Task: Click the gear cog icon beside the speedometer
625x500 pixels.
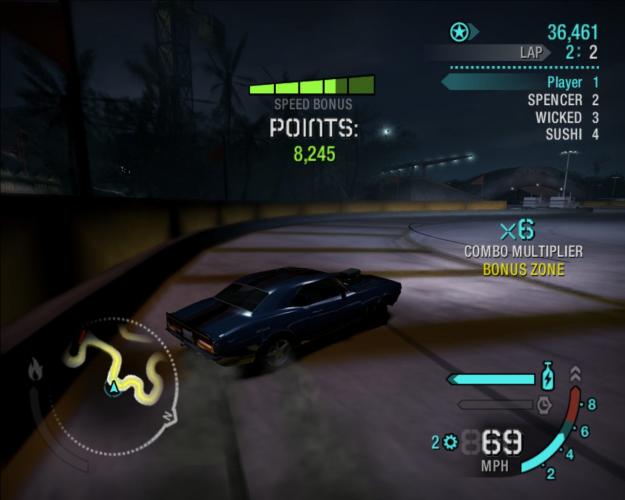Action: click(451, 442)
